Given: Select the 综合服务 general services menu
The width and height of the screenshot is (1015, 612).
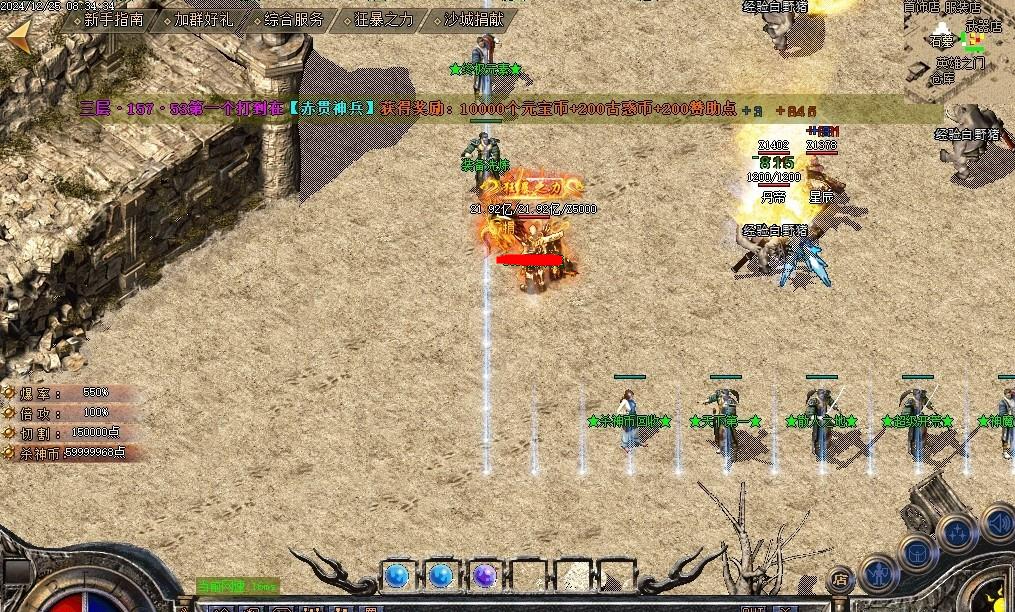Looking at the screenshot, I should click(x=294, y=19).
